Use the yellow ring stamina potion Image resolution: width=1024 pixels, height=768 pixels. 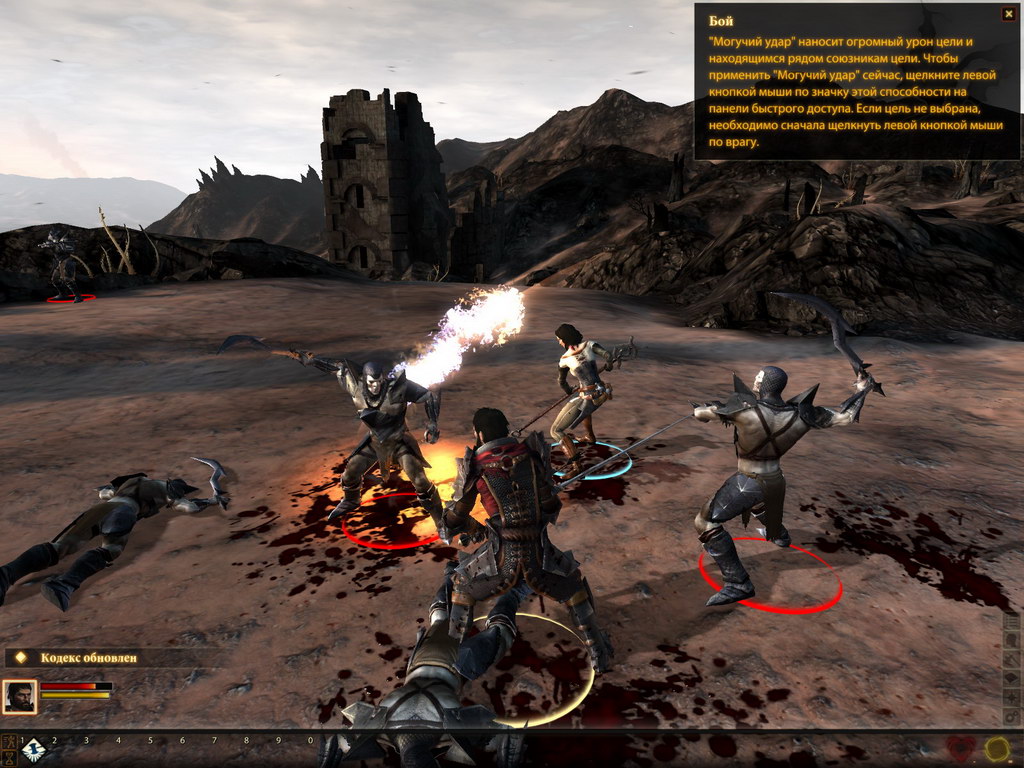997,749
